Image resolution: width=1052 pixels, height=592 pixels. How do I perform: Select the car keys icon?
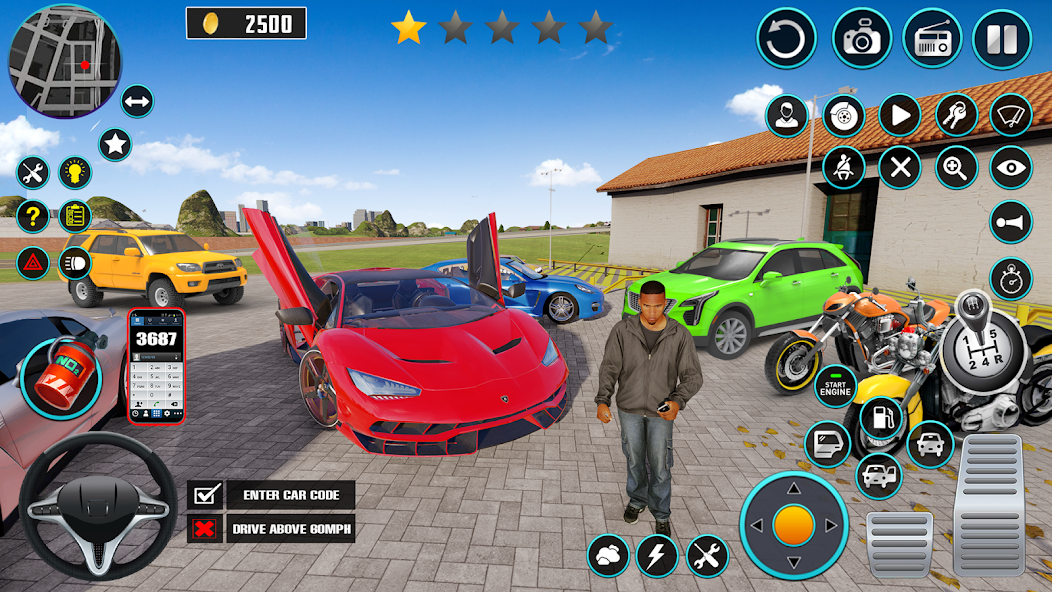point(956,115)
